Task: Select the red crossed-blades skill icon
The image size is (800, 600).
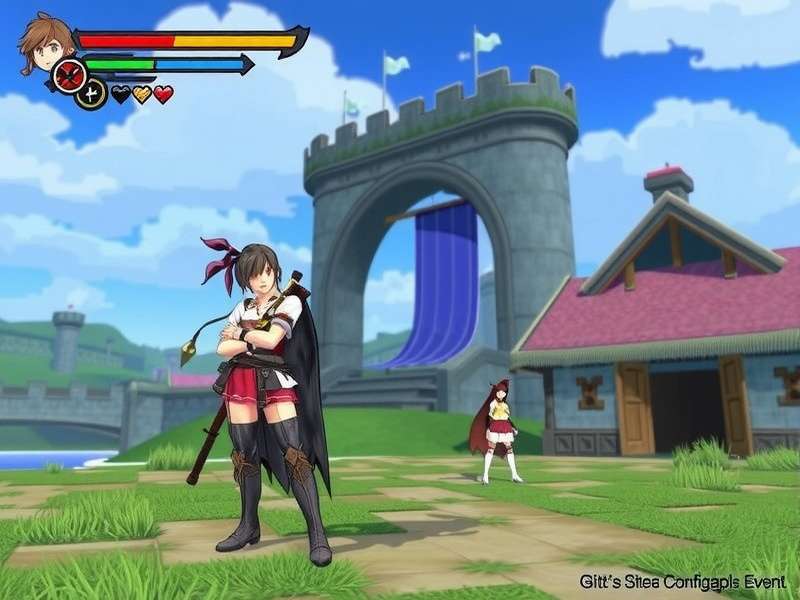Action: 69,75
